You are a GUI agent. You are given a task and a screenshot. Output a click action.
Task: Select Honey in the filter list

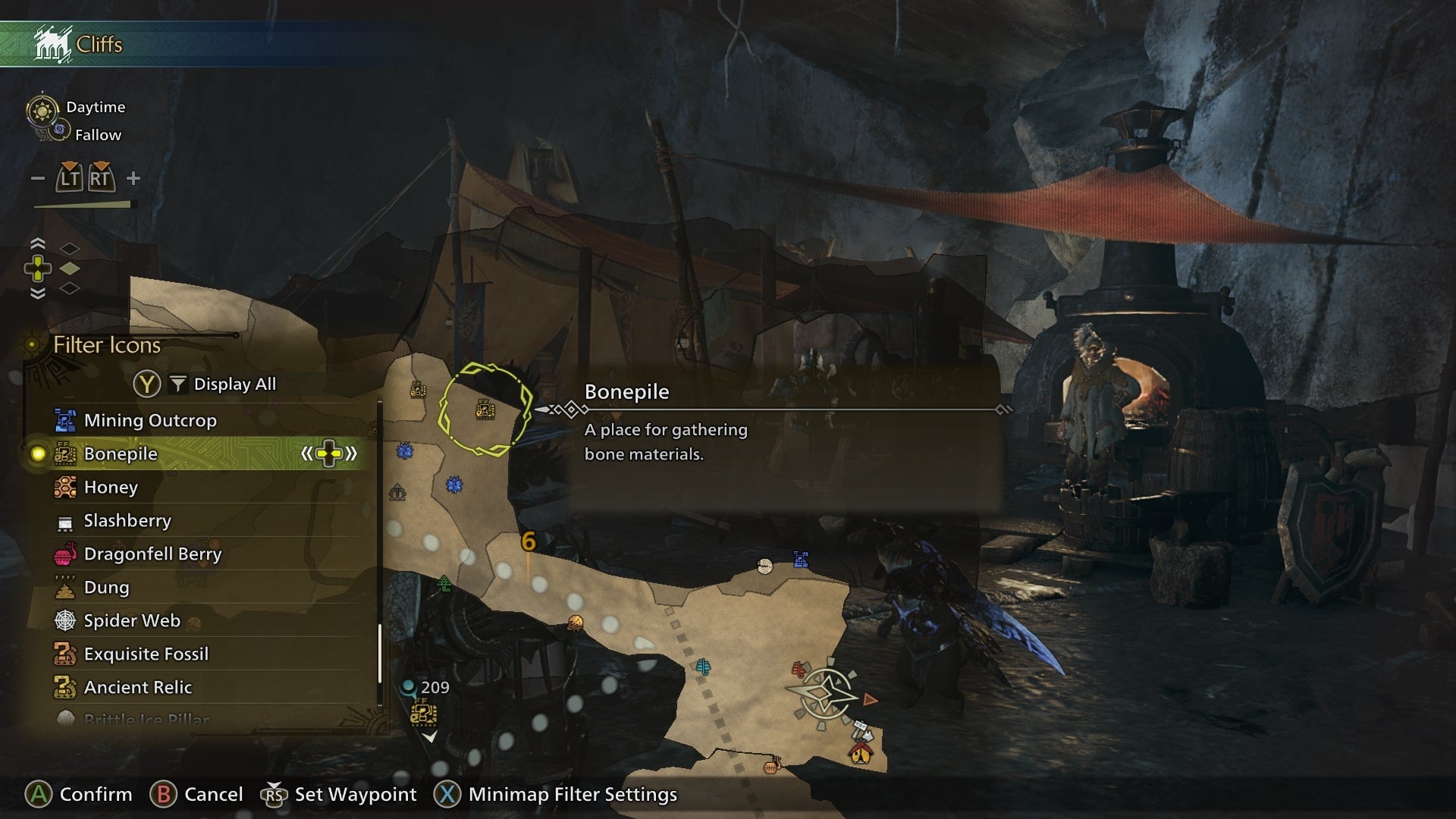pyautogui.click(x=111, y=487)
